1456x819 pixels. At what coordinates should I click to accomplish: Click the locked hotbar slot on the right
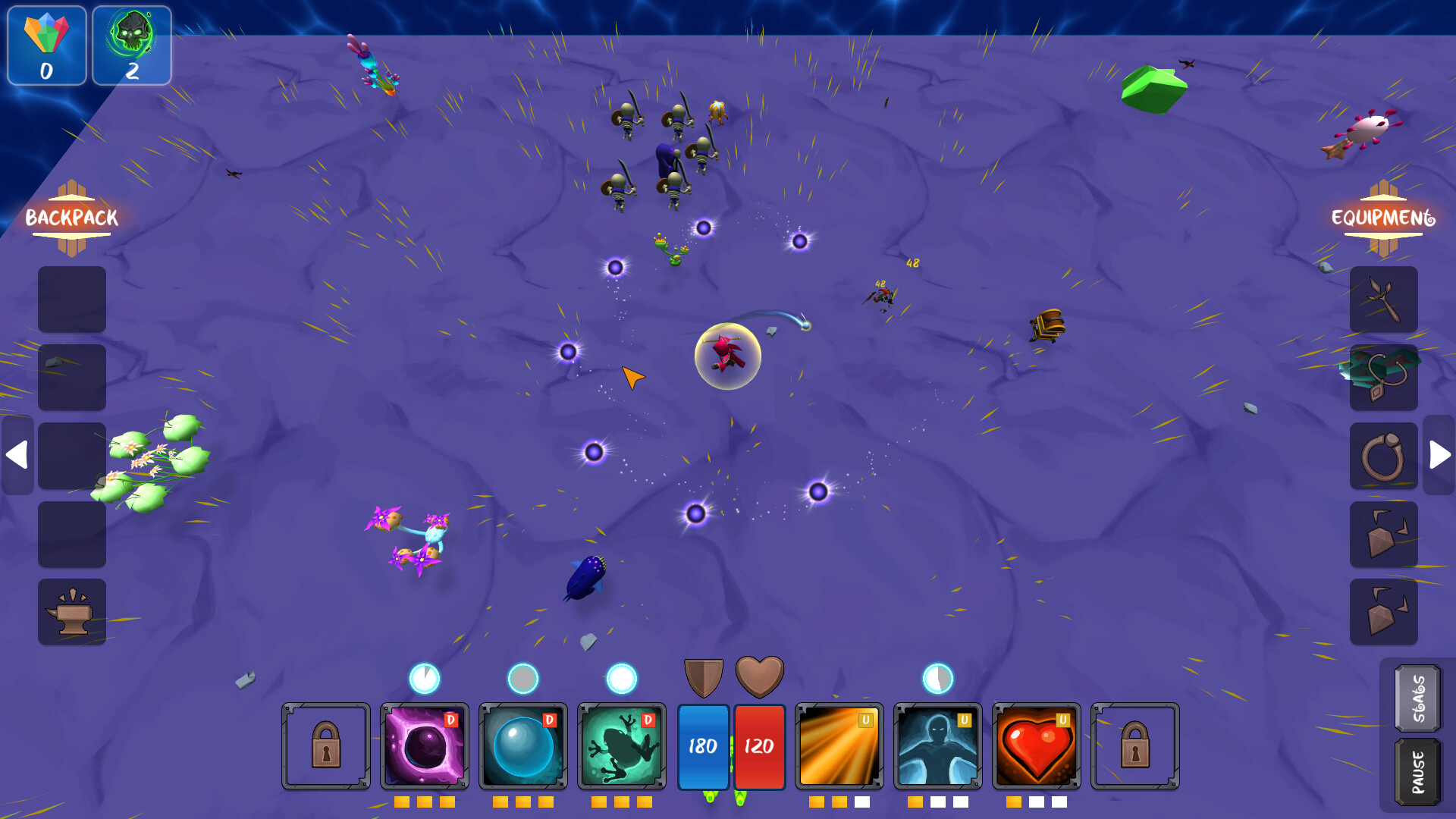click(1136, 747)
